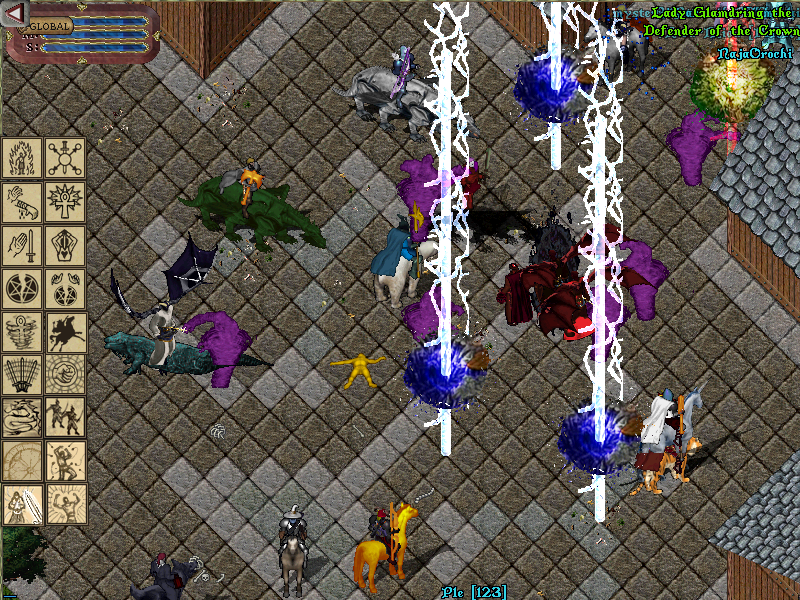Activate the burning figure spell icon
The image size is (800, 600).
[x=22, y=158]
